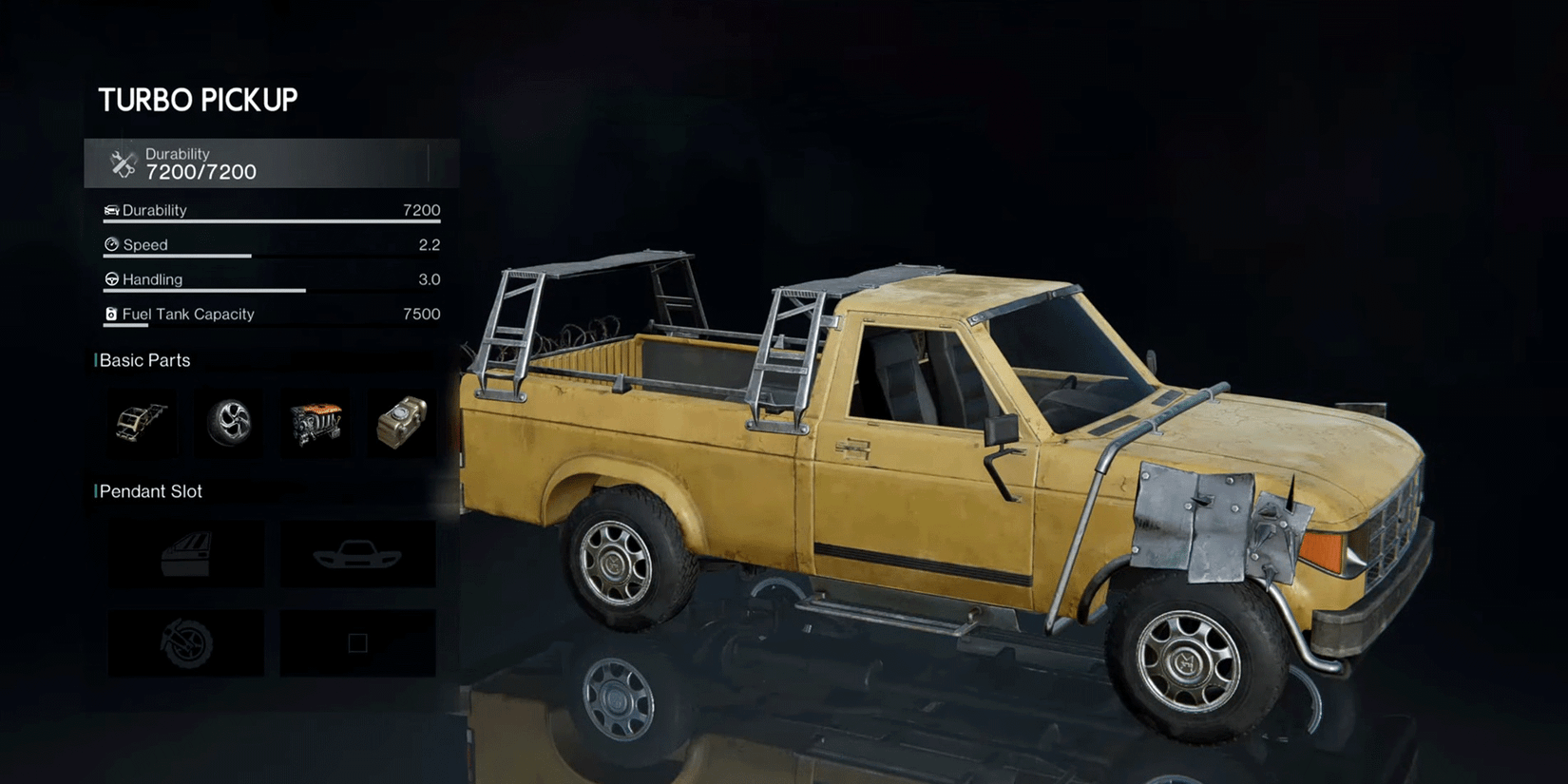Select the door pendant slot
Viewport: 1568px width, 784px height.
coord(185,554)
